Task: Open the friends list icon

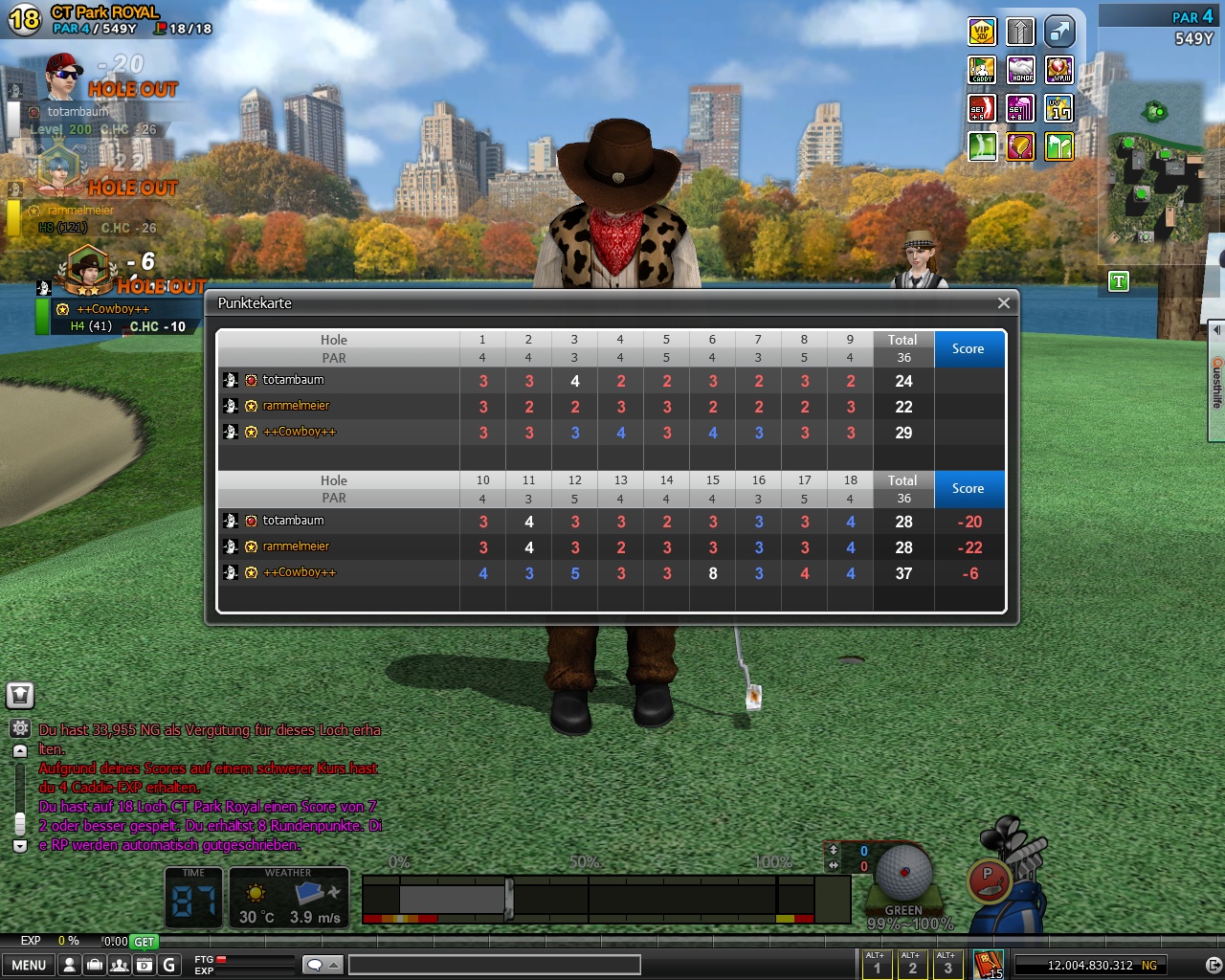Action: pyautogui.click(x=119, y=965)
